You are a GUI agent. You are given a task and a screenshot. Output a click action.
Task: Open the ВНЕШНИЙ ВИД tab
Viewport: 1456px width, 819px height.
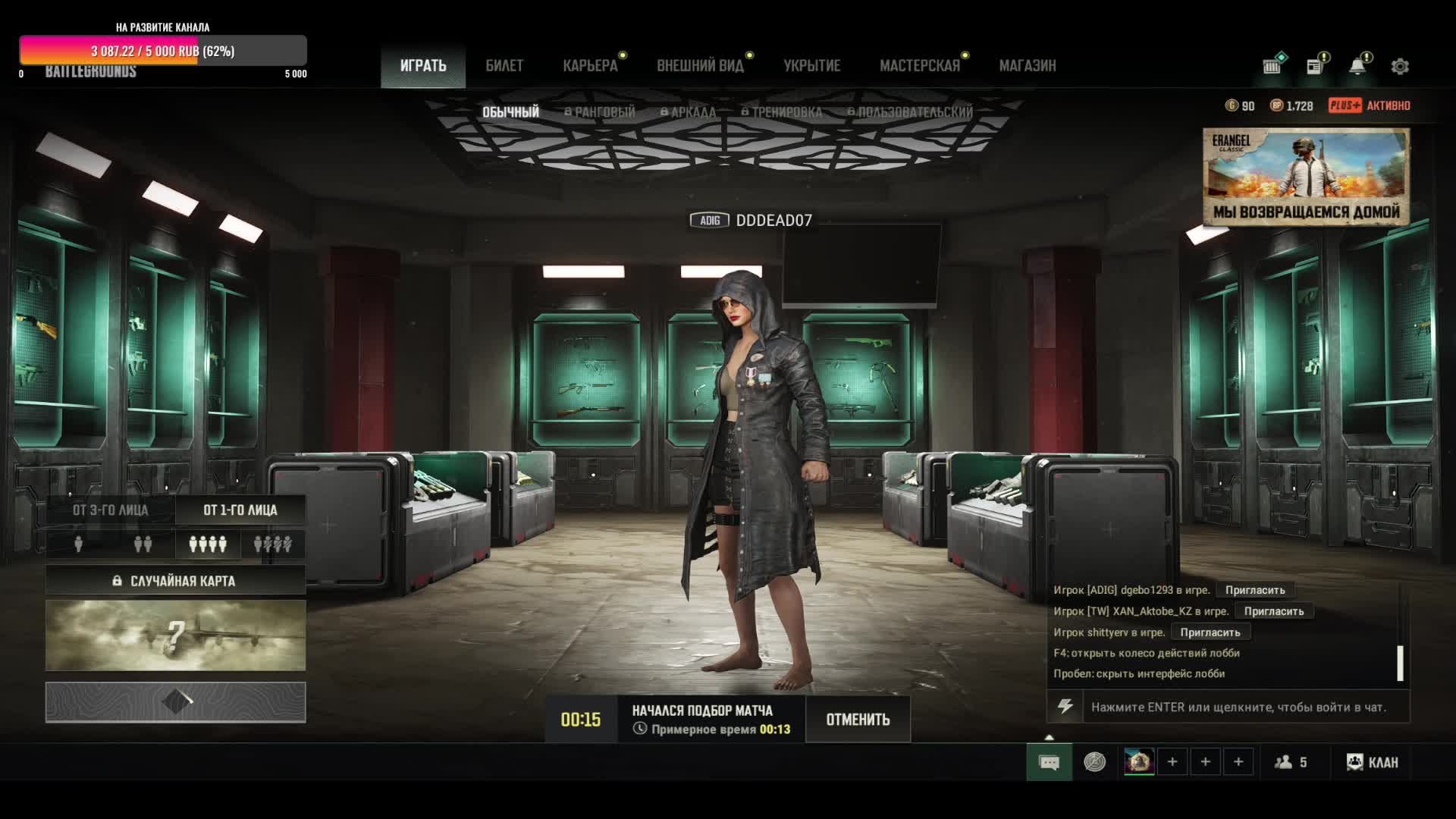(700, 66)
